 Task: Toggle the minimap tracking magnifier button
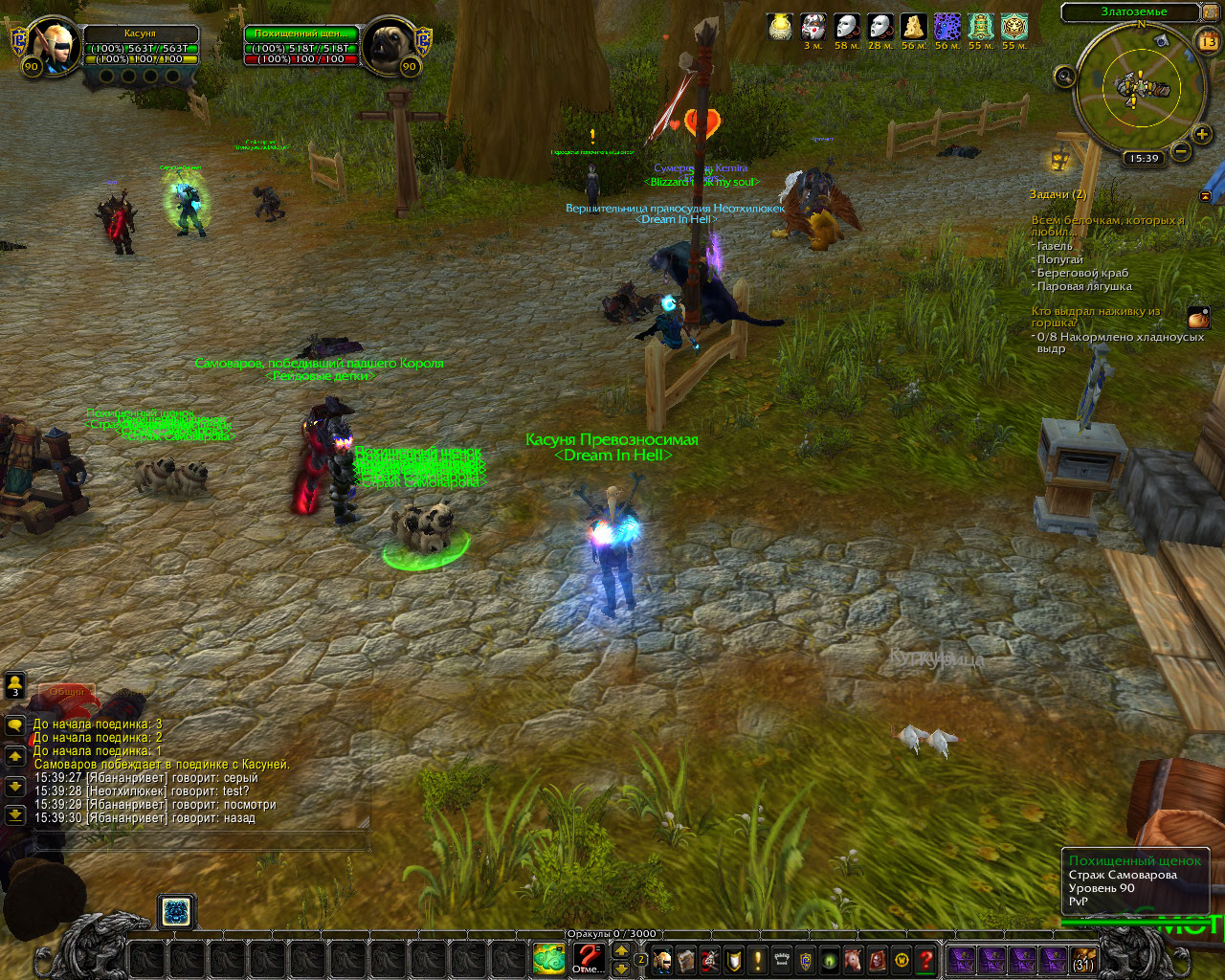1065,77
